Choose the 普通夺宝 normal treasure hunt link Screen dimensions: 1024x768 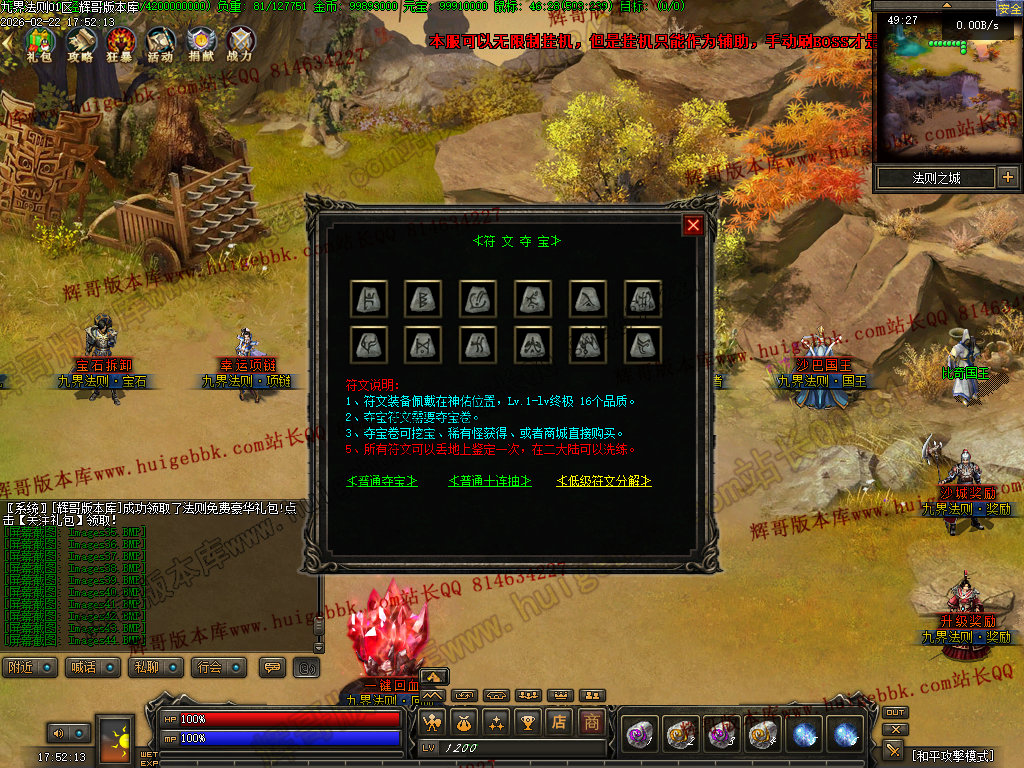[382, 482]
